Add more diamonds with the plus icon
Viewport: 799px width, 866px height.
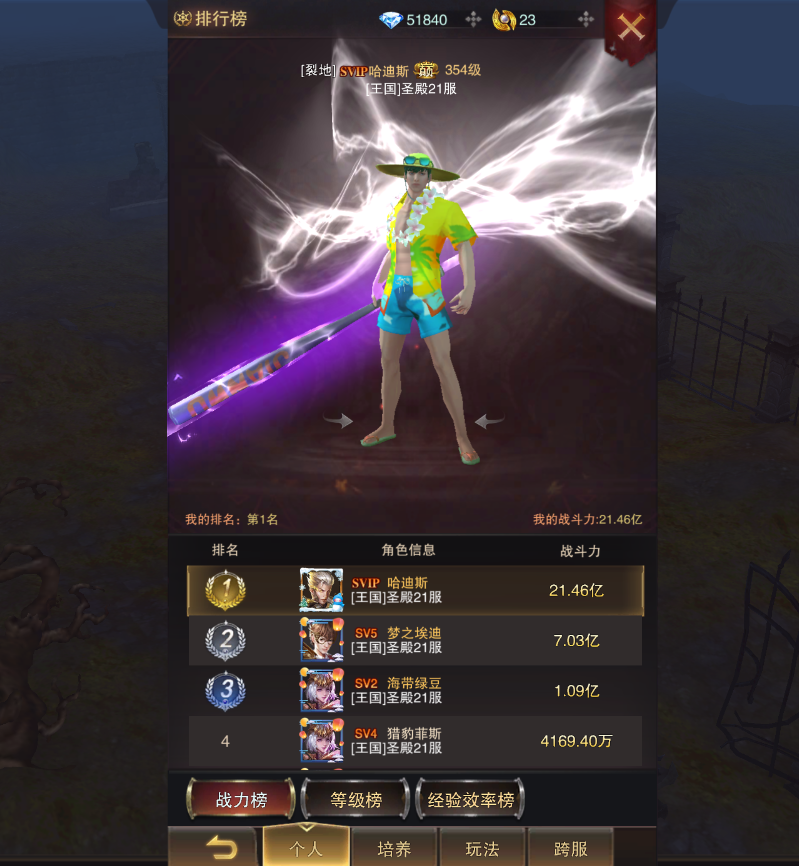[x=474, y=20]
